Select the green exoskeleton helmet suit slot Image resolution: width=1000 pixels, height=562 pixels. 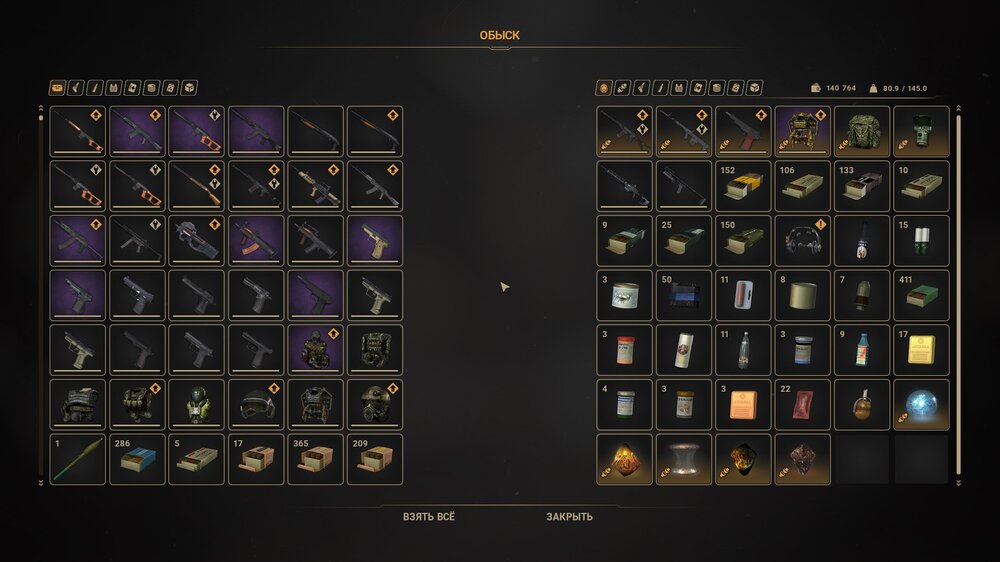[x=197, y=404]
